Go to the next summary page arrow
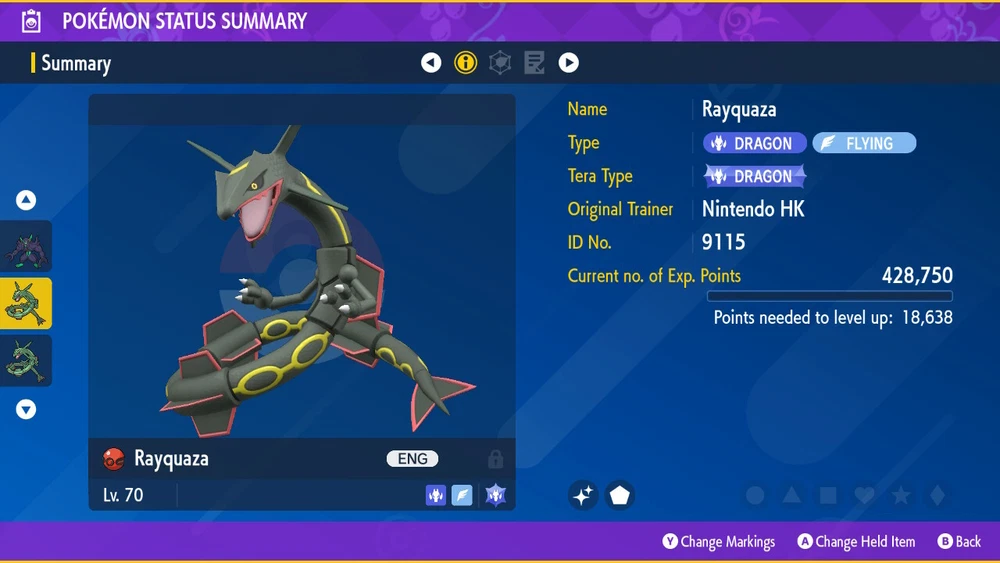The height and width of the screenshot is (563, 1000). (x=568, y=63)
